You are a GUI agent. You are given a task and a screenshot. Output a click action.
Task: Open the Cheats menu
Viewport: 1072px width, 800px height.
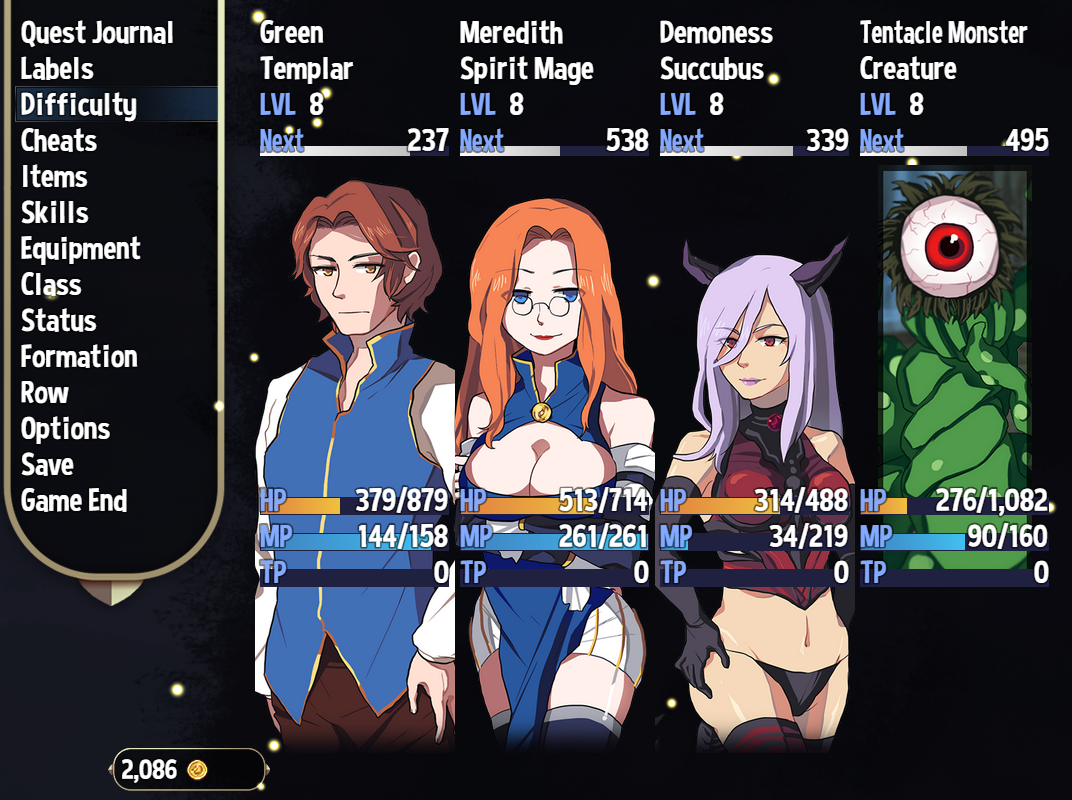coord(59,141)
